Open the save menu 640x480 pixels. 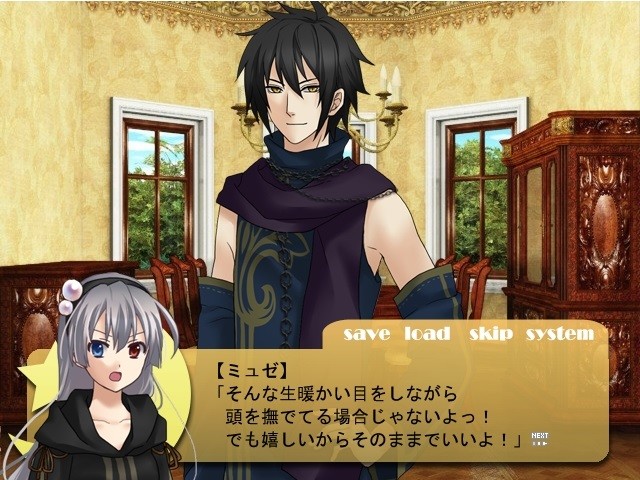pos(366,334)
